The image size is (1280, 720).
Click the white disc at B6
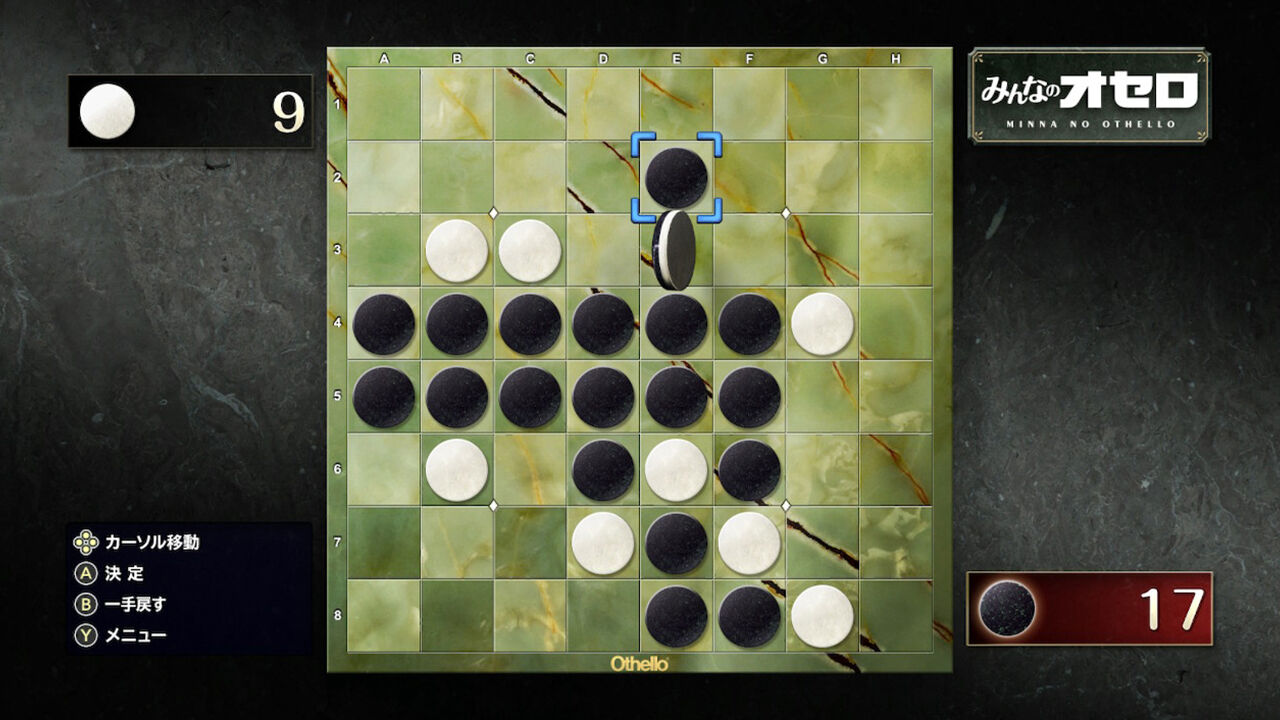(456, 469)
